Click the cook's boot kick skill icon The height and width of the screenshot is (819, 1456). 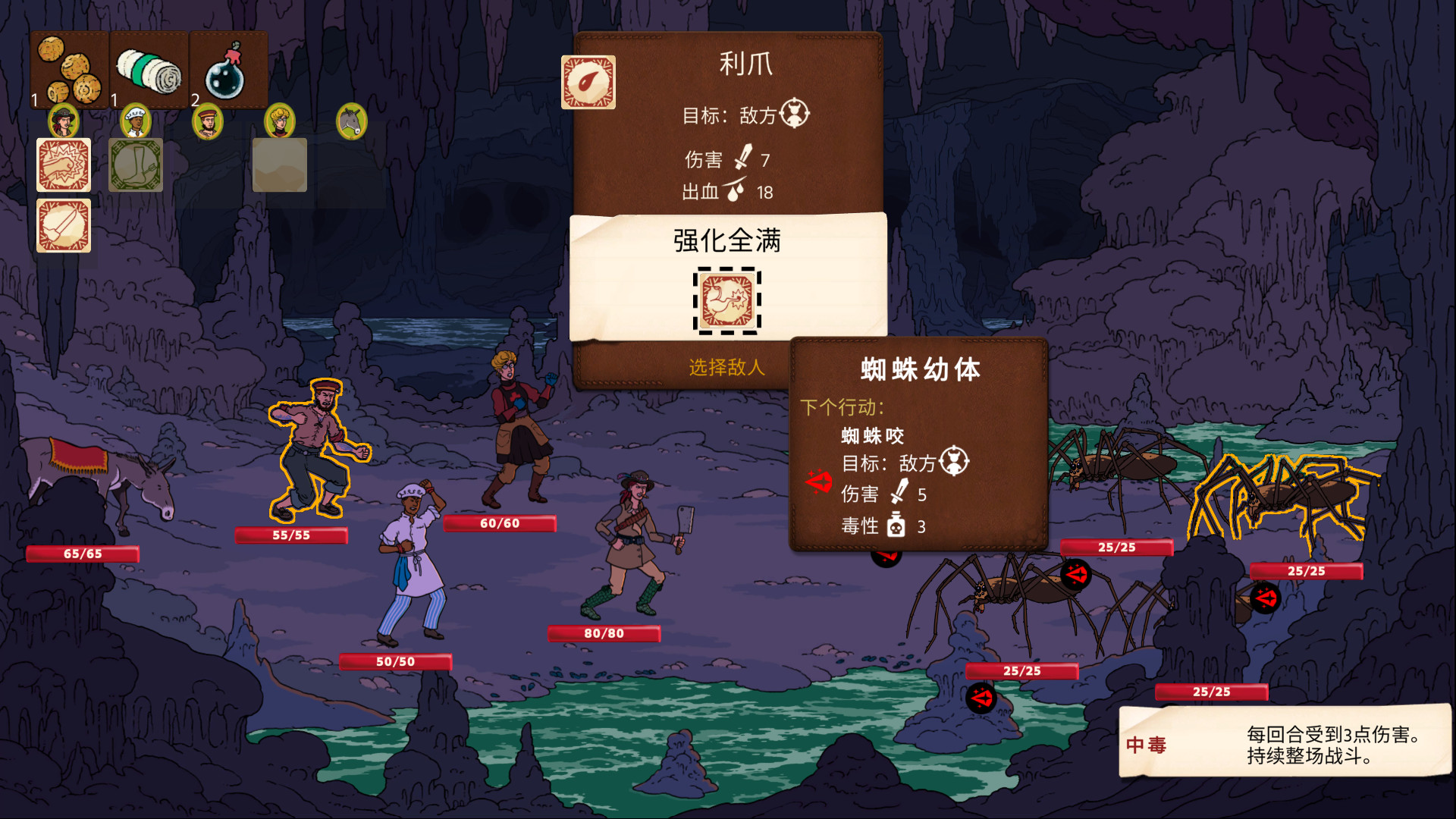[135, 164]
